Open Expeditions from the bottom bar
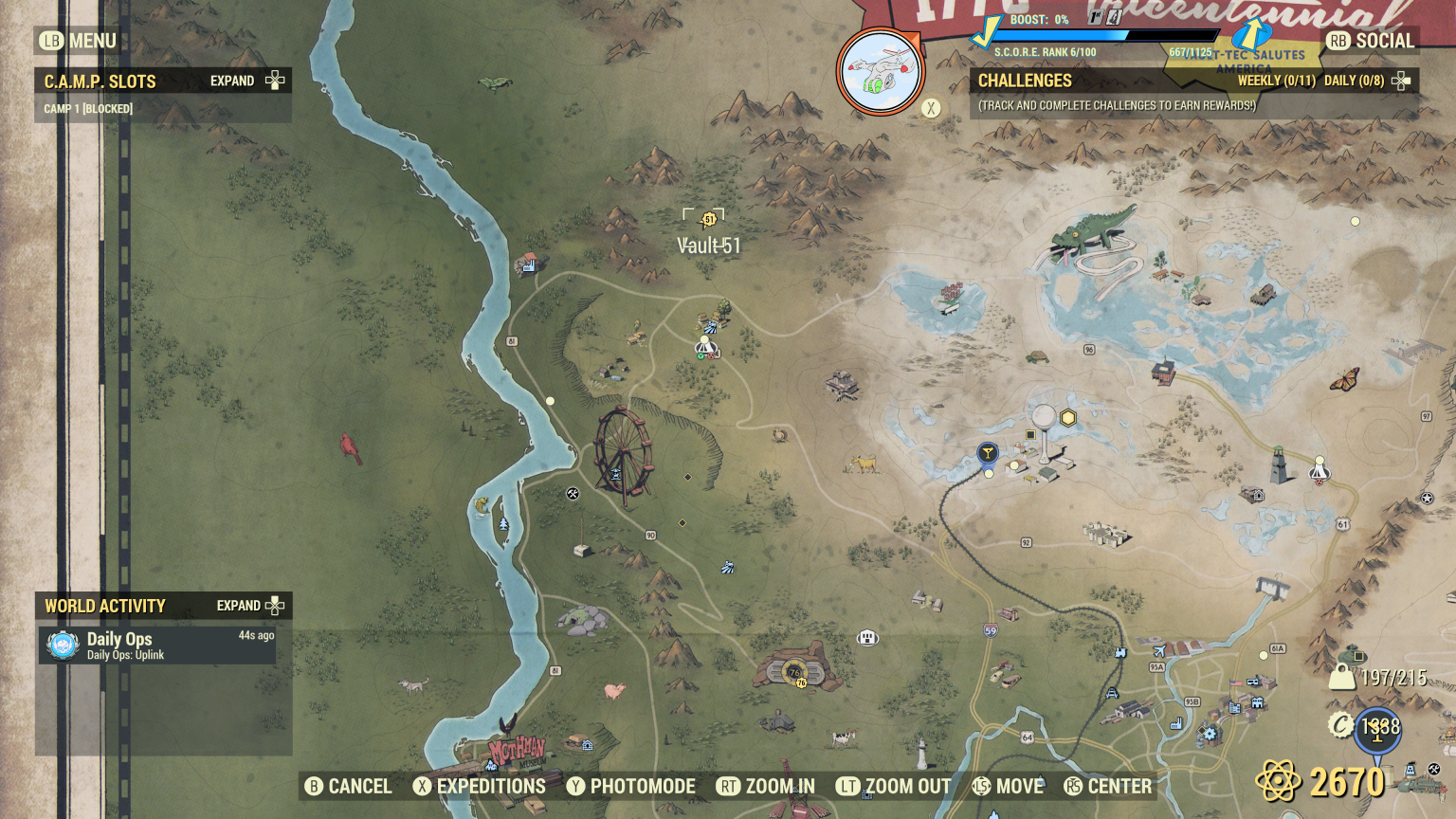1456x819 pixels. pyautogui.click(x=480, y=787)
